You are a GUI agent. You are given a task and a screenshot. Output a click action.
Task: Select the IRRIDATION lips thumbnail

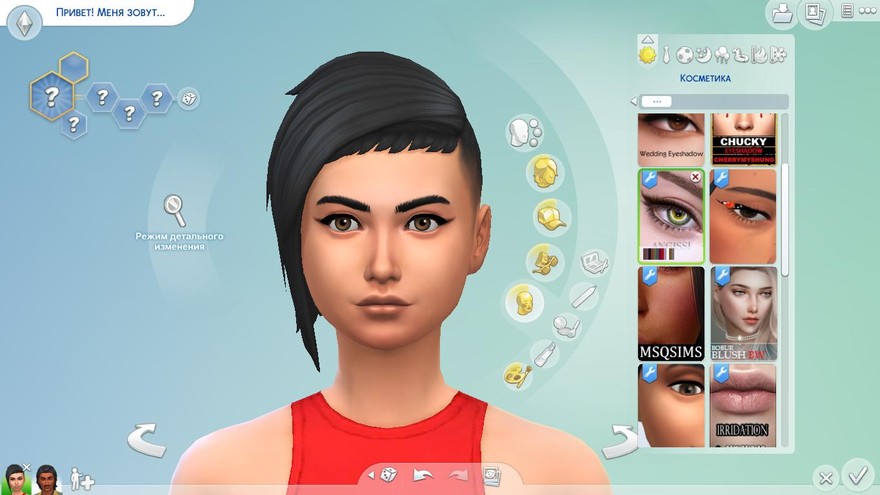[x=743, y=405]
